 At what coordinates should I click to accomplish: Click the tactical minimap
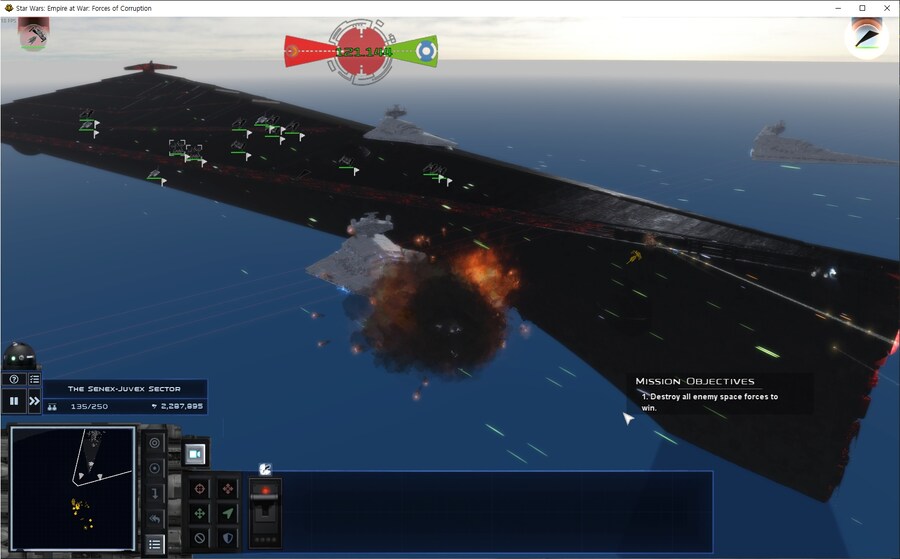[x=72, y=488]
